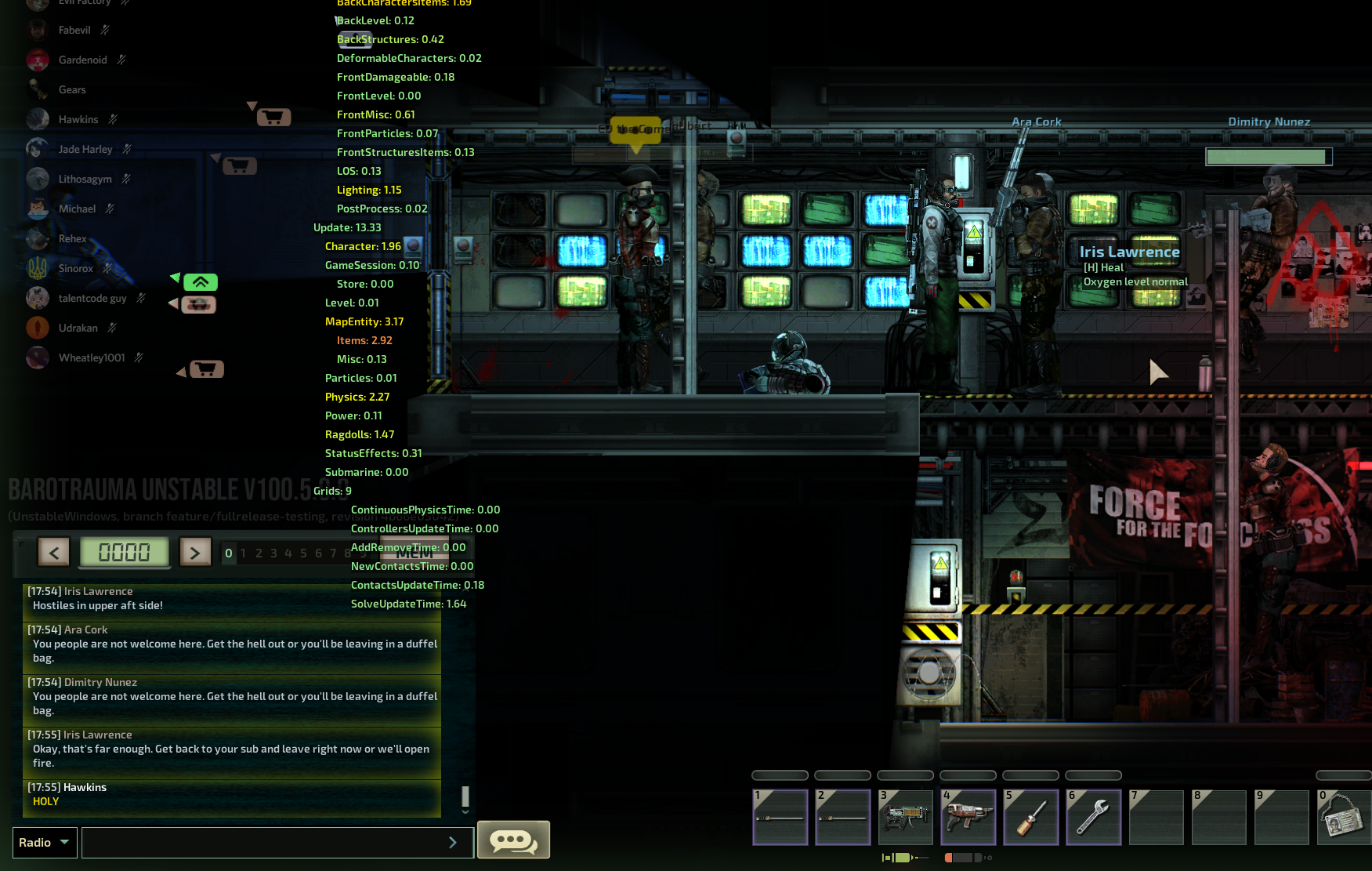The height and width of the screenshot is (871, 1372).
Task: Click the shopping cart icon beside Hawkins
Action: (273, 115)
